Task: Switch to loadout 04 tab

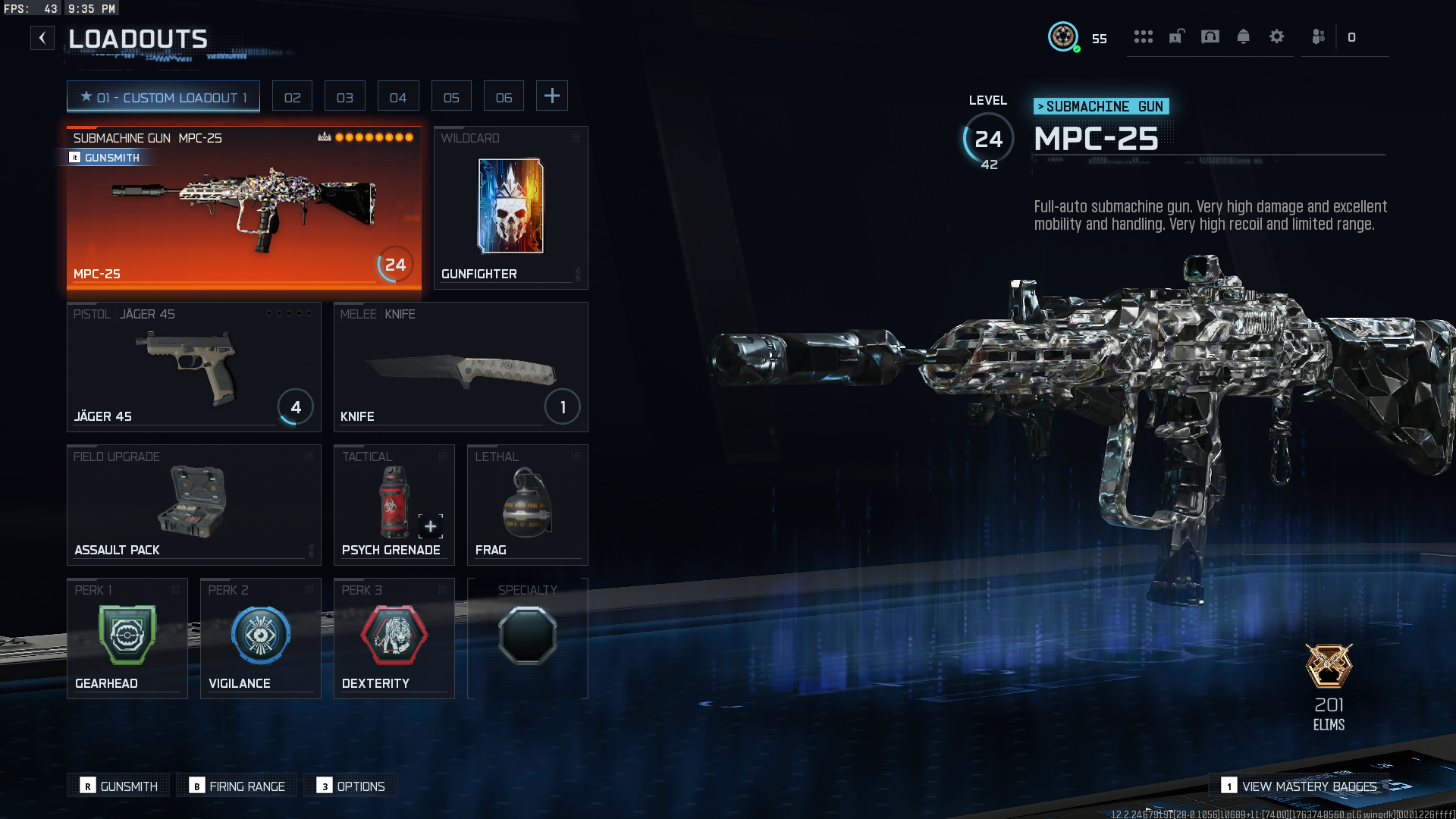Action: coord(398,97)
